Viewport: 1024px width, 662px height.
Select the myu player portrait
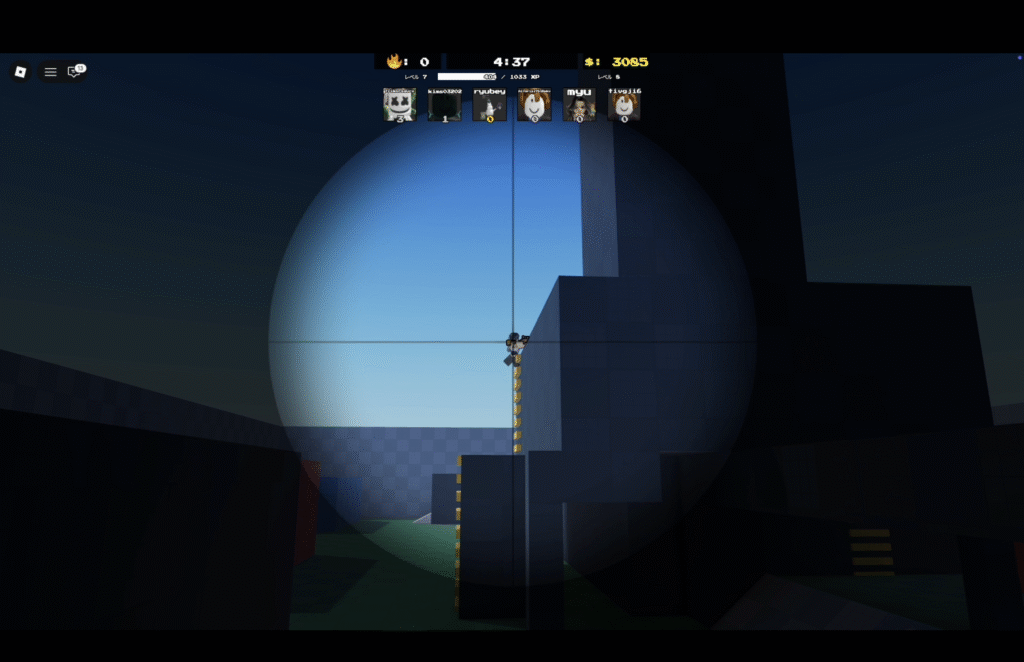(579, 105)
